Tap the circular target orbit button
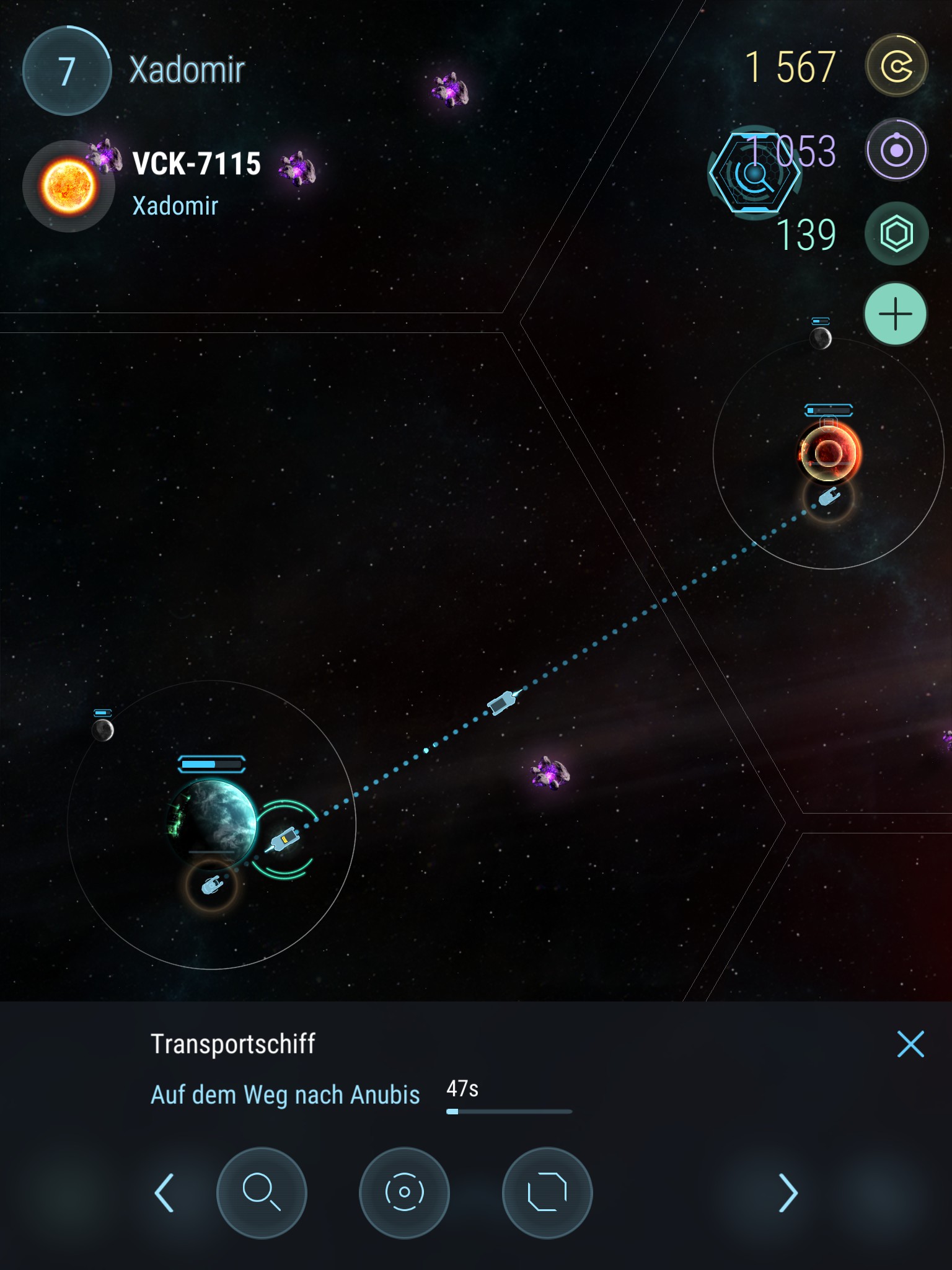The width and height of the screenshot is (952, 1270). tap(404, 1192)
